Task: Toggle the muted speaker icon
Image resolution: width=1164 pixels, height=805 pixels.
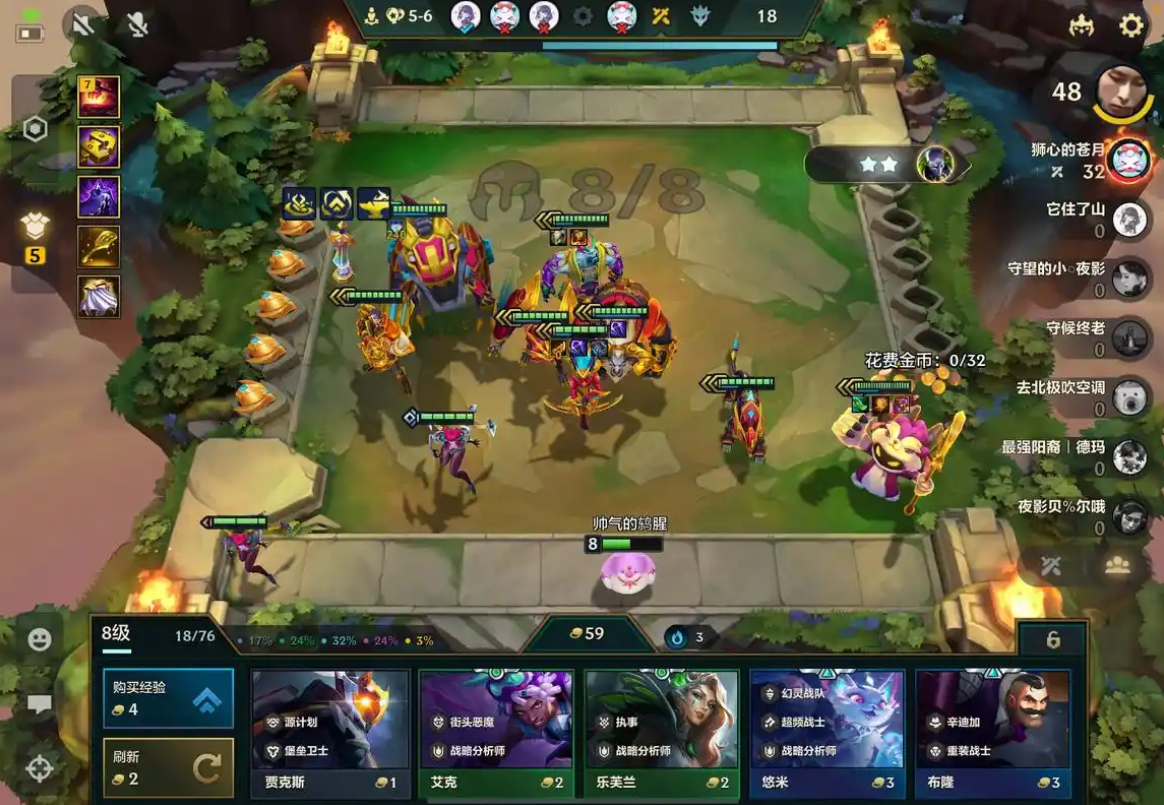Action: (82, 24)
